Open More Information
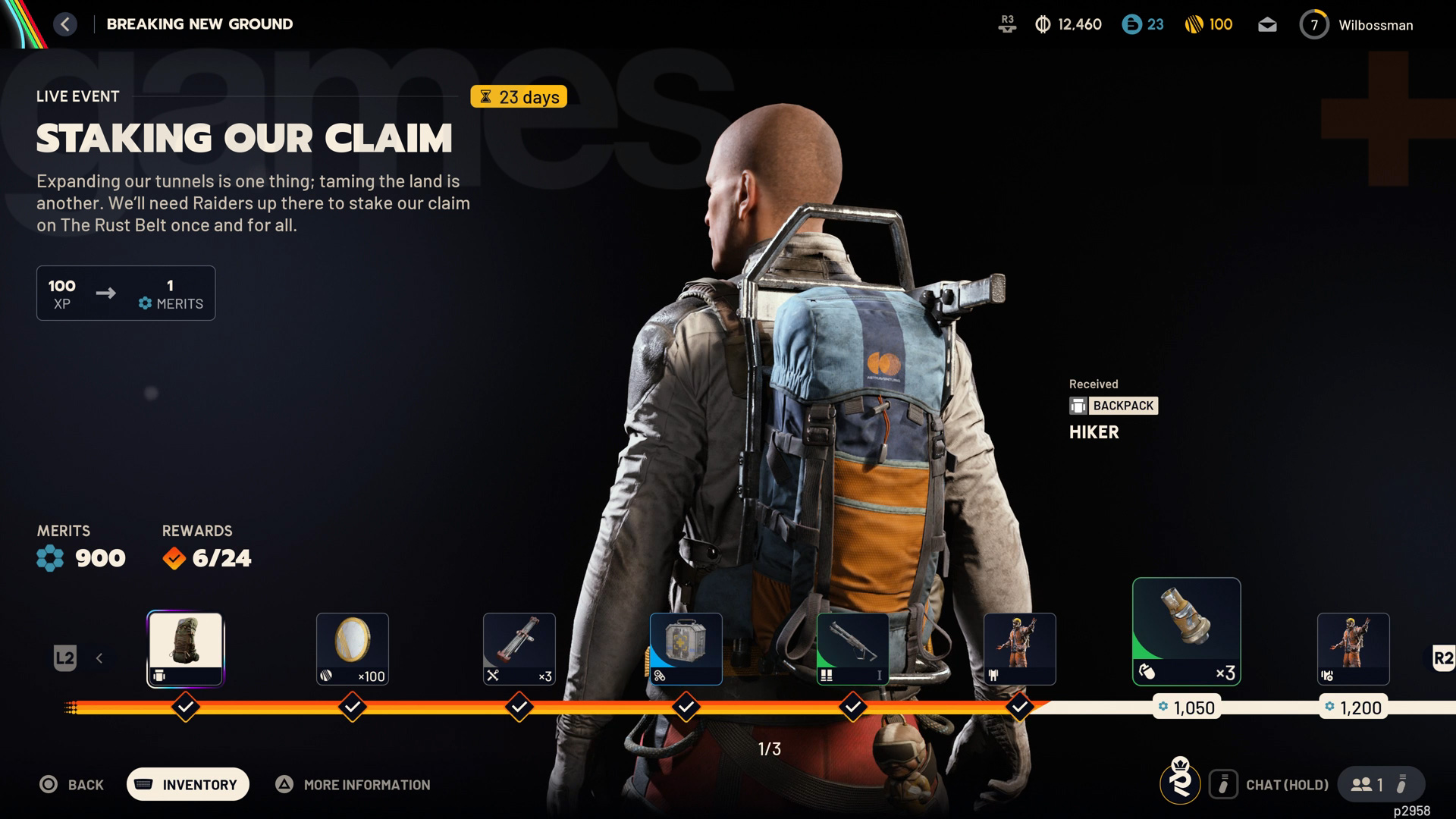The width and height of the screenshot is (1456, 819). (353, 785)
